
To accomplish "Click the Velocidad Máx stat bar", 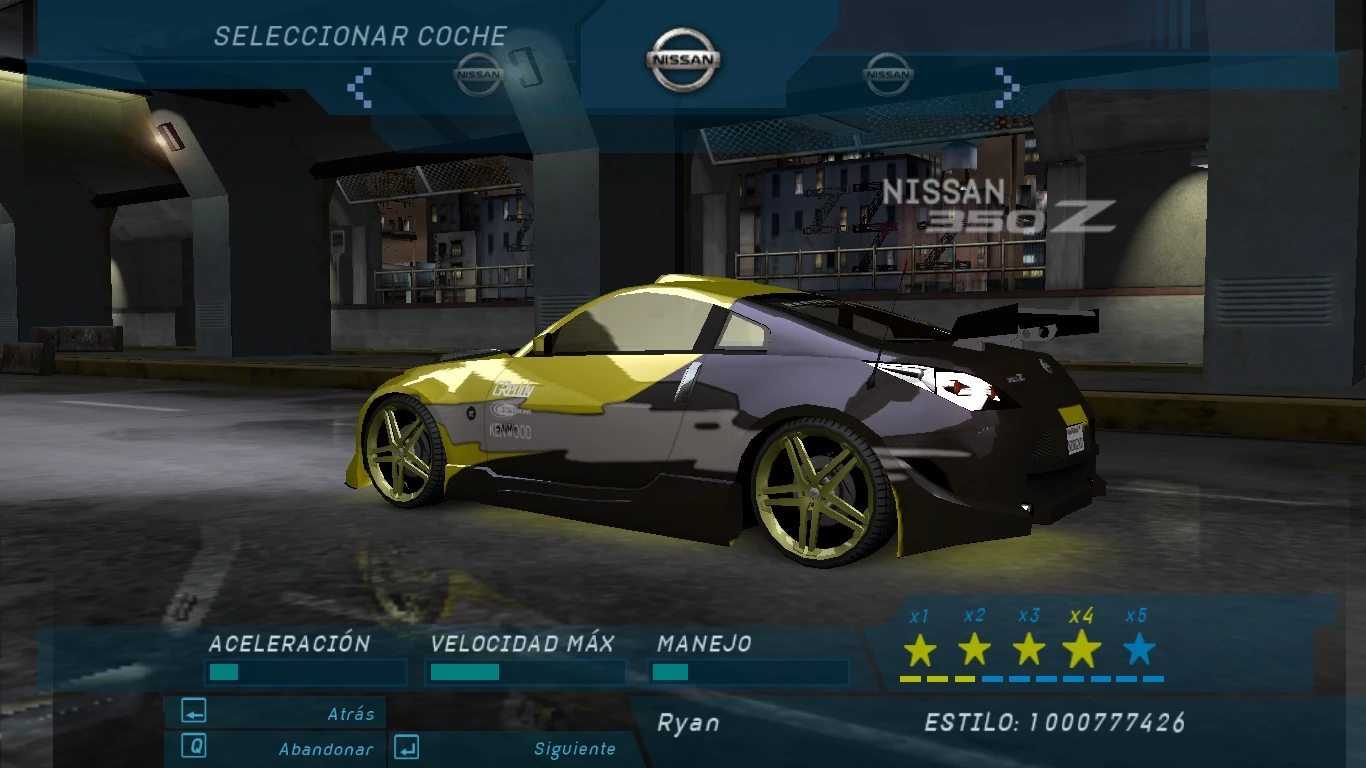I will 525,673.
